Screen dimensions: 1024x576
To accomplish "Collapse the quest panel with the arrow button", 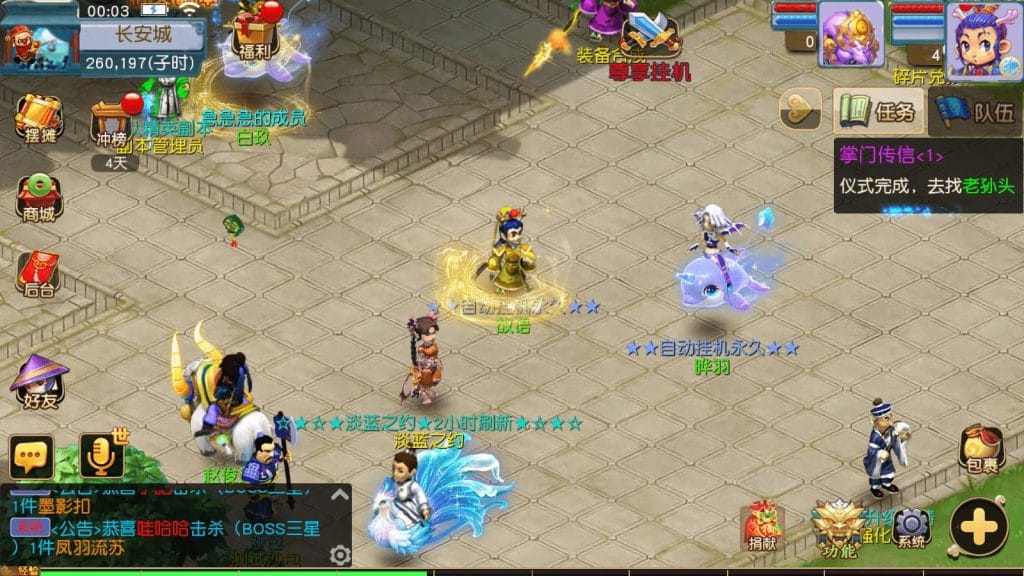I will tap(800, 110).
